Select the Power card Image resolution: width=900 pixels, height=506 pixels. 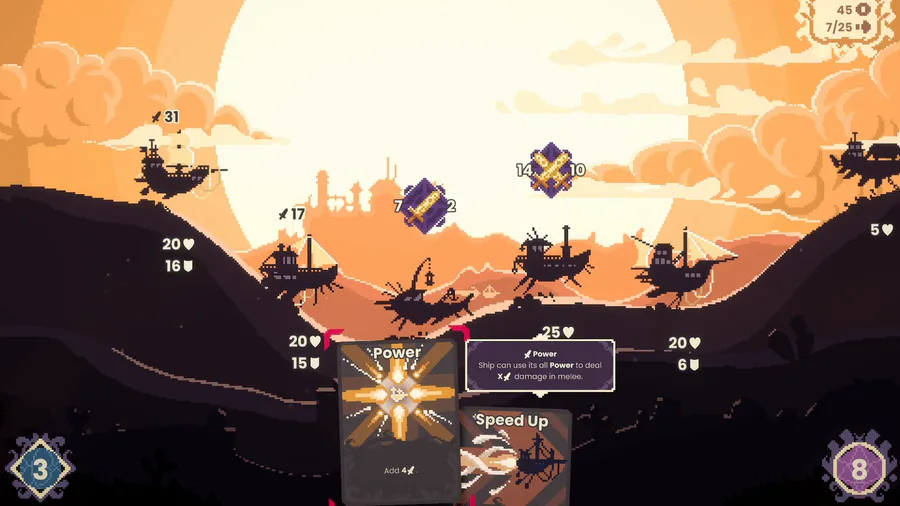[397, 420]
